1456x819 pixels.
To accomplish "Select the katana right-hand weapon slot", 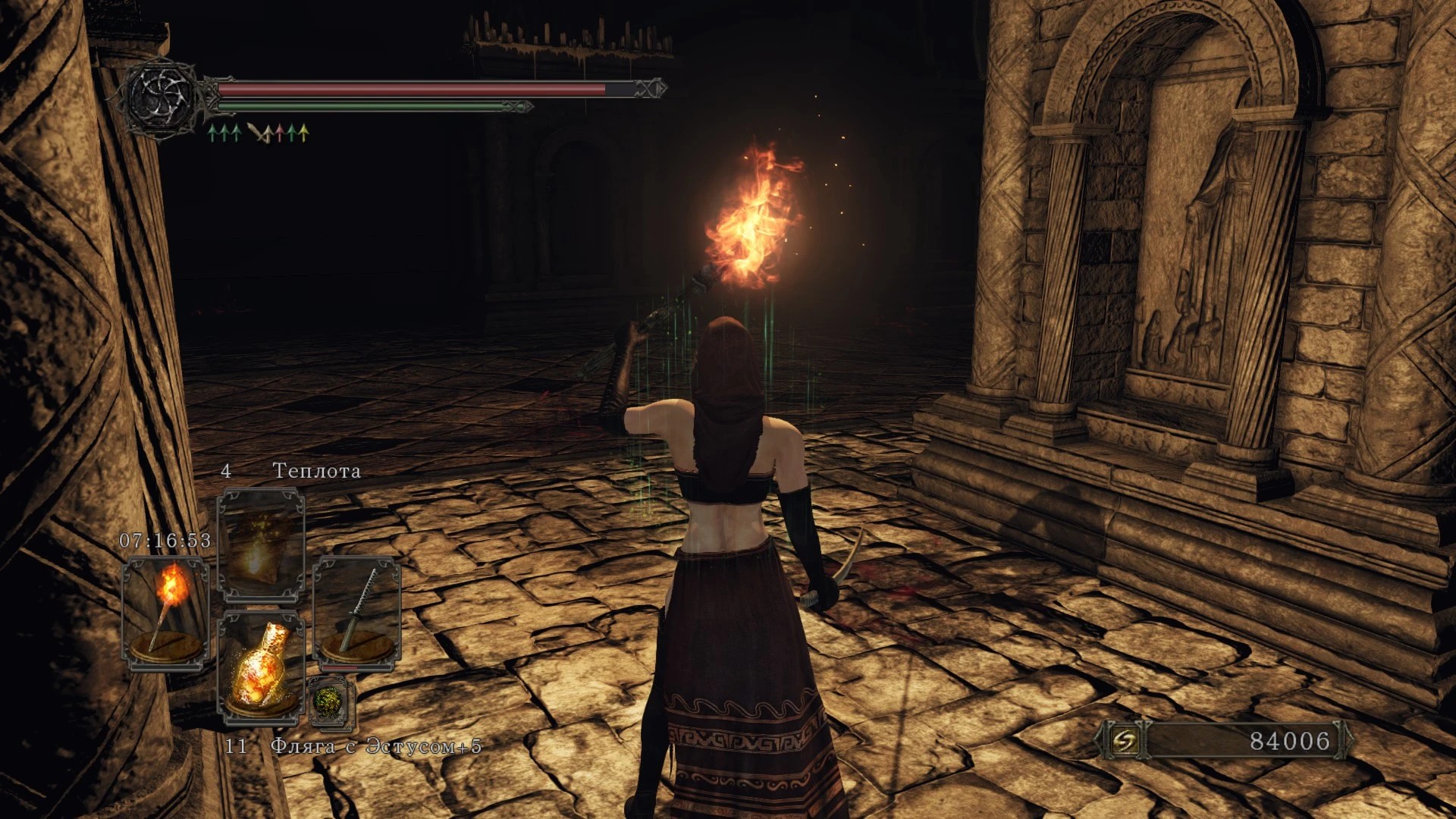I will pyautogui.click(x=356, y=613).
